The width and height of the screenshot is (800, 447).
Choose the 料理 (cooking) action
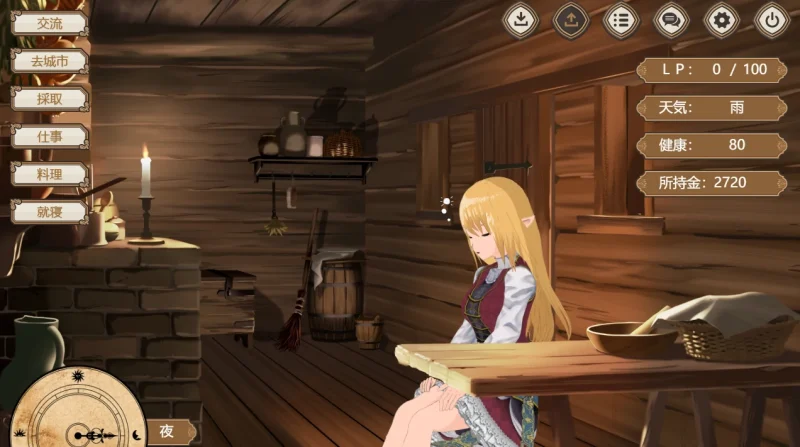(x=49, y=173)
